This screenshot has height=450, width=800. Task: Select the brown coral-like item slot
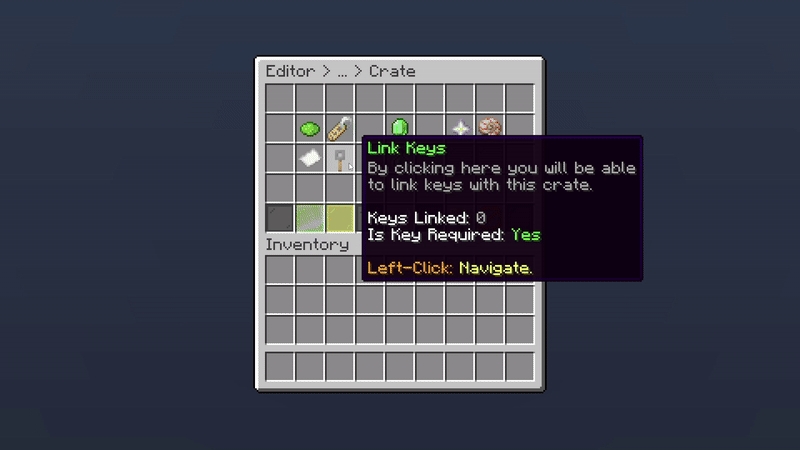click(489, 129)
